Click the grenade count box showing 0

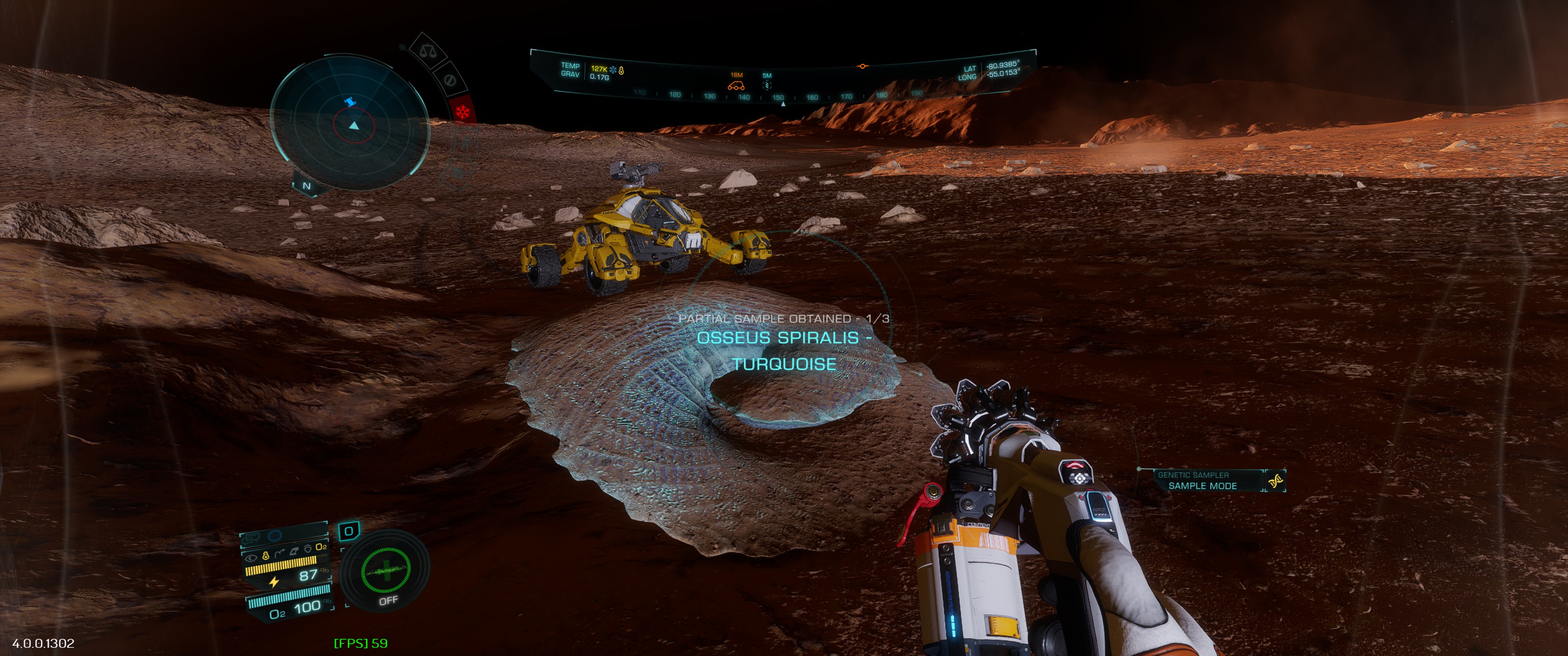pos(349,531)
